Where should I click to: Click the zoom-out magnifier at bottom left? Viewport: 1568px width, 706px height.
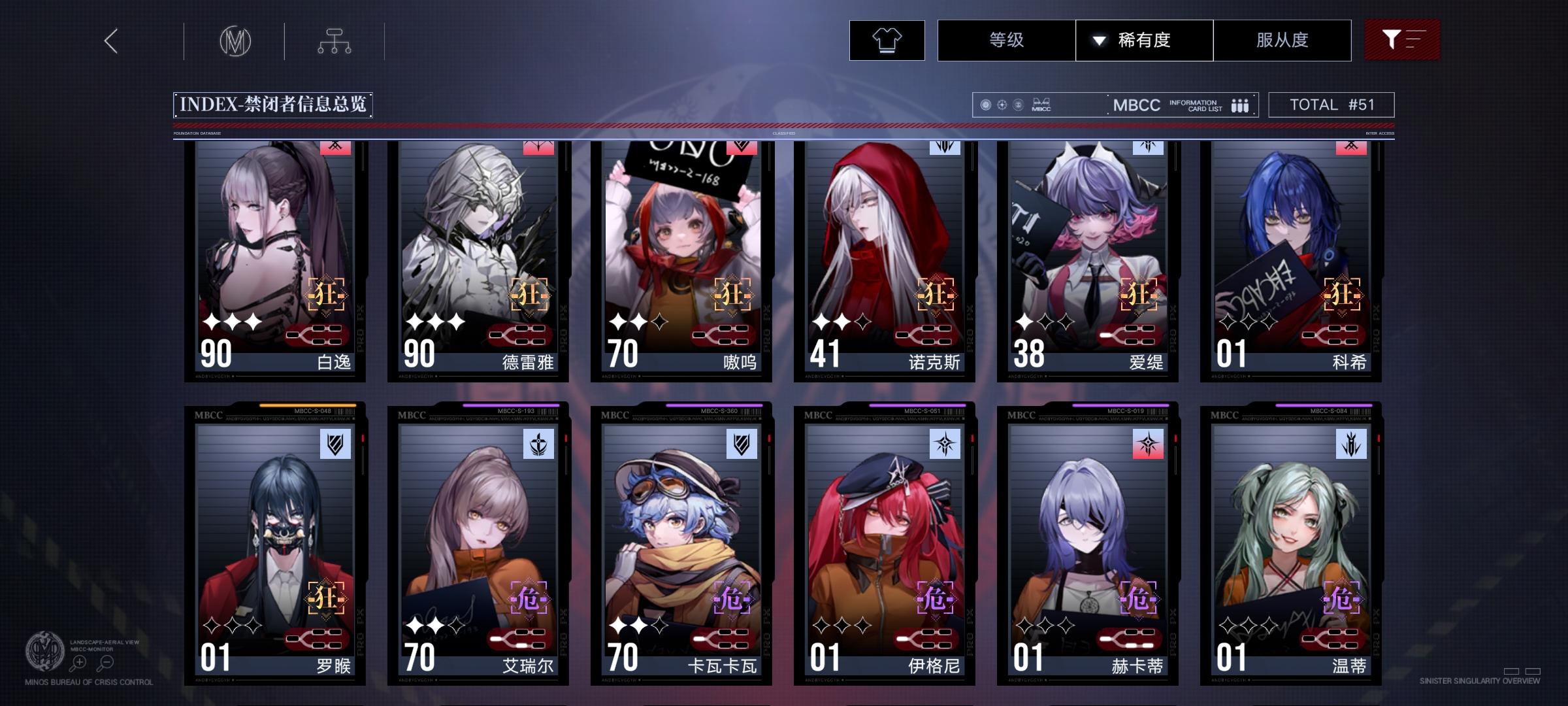(106, 662)
